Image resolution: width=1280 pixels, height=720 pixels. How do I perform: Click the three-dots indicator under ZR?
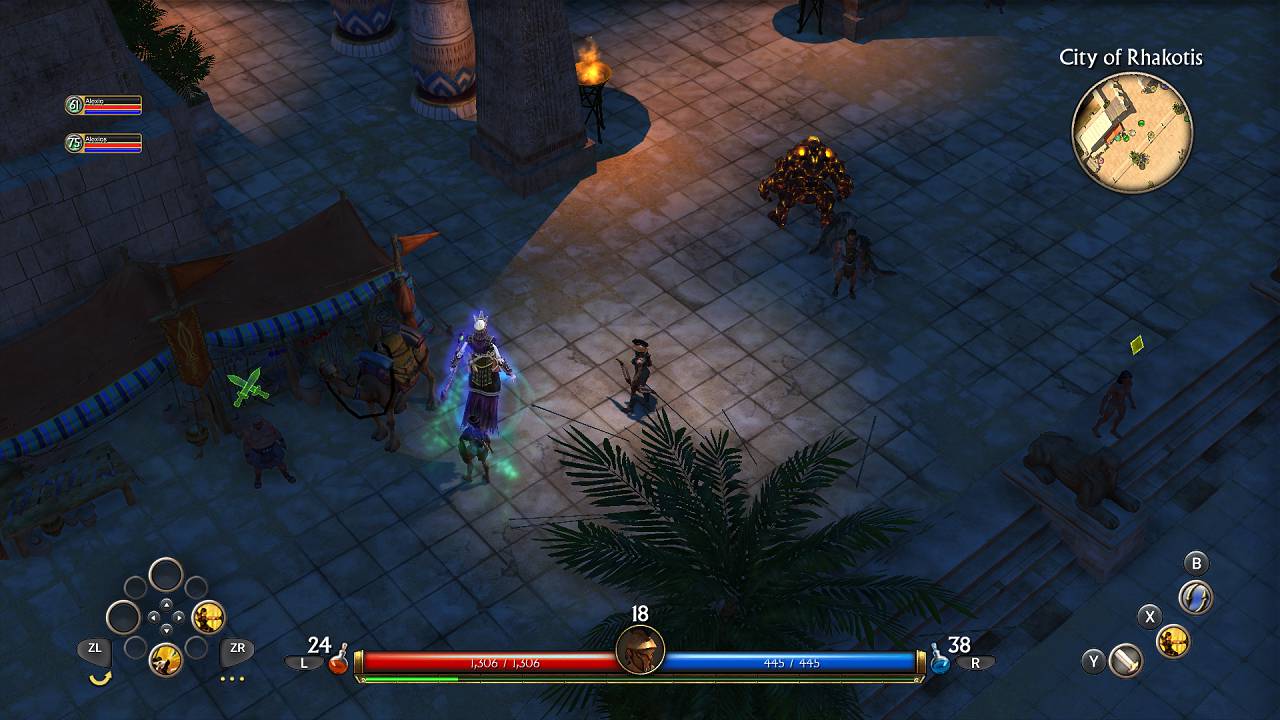pyautogui.click(x=231, y=679)
